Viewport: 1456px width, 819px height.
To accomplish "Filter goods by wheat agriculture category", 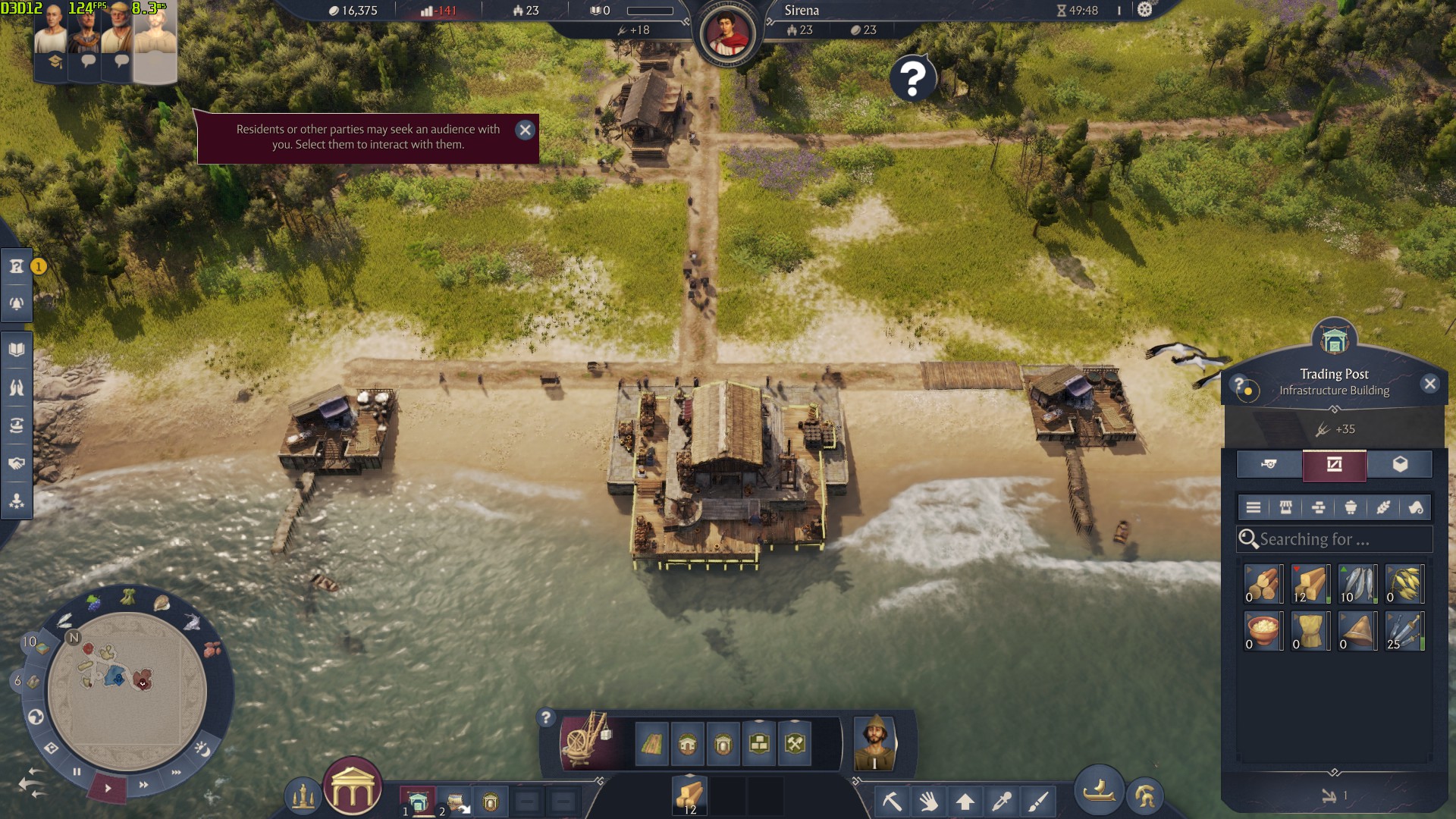I will point(1383,507).
